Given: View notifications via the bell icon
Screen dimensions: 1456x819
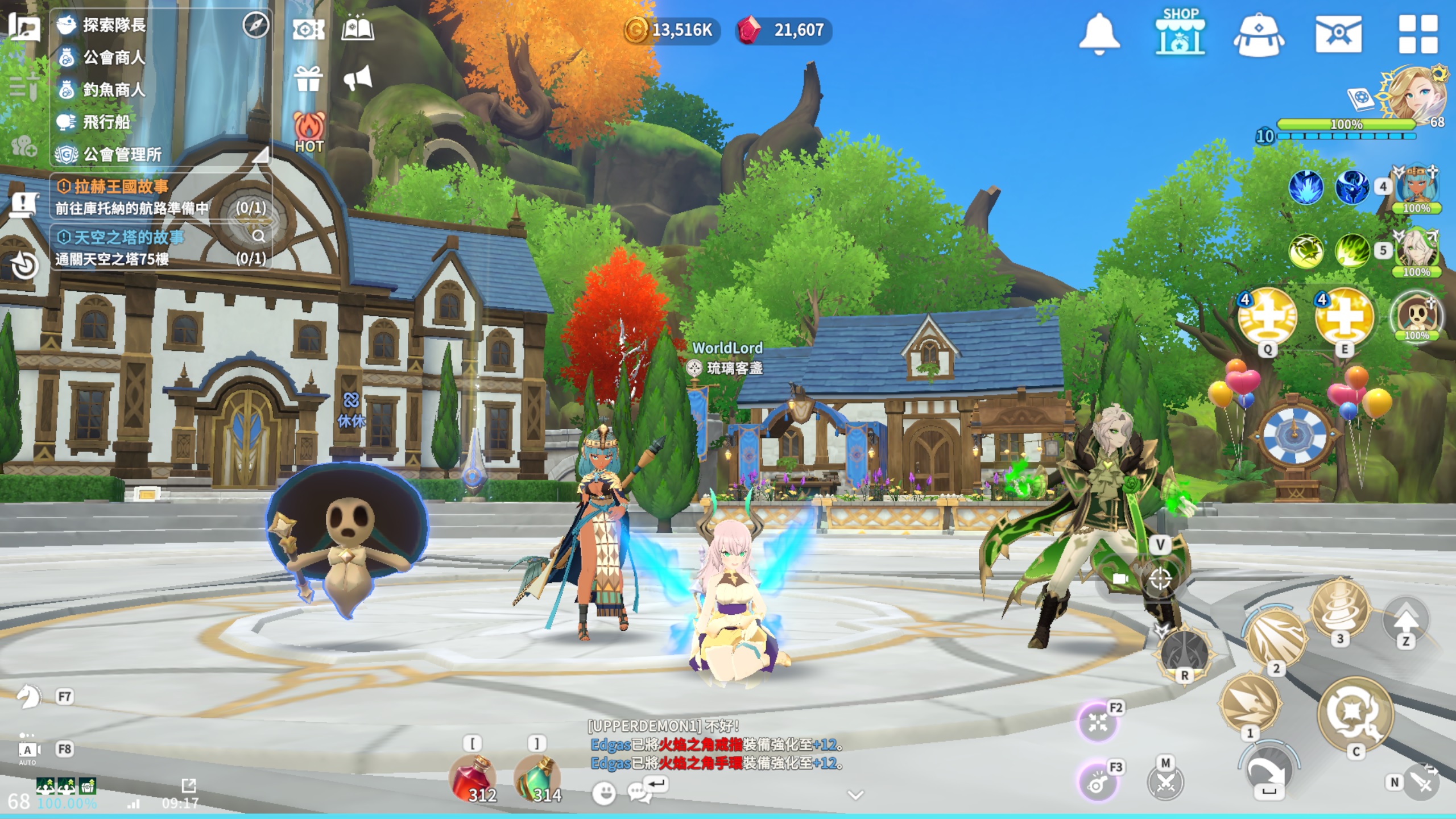Looking at the screenshot, I should click(x=1099, y=34).
